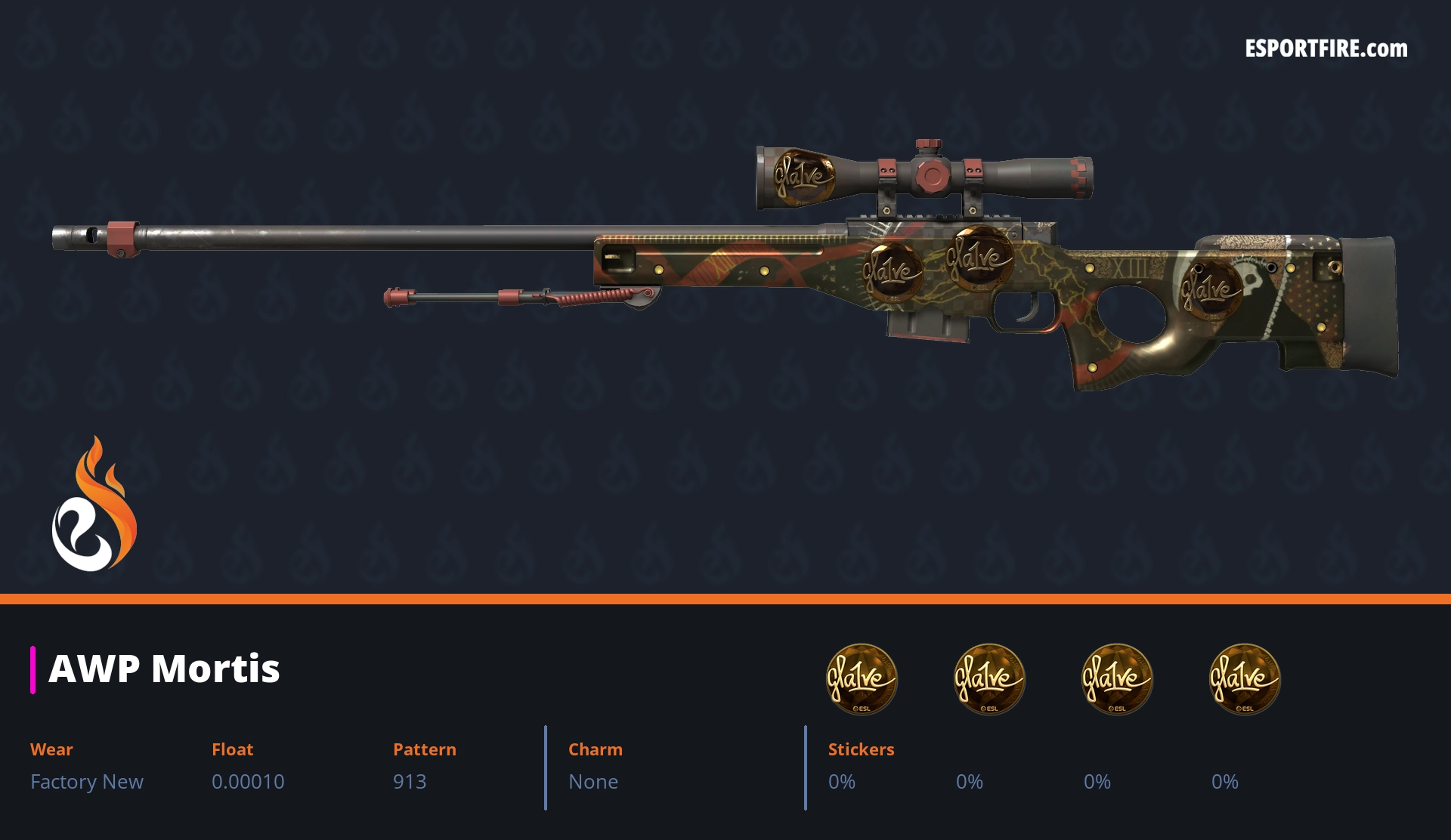Click the Esportfire flame logo

coord(94,505)
